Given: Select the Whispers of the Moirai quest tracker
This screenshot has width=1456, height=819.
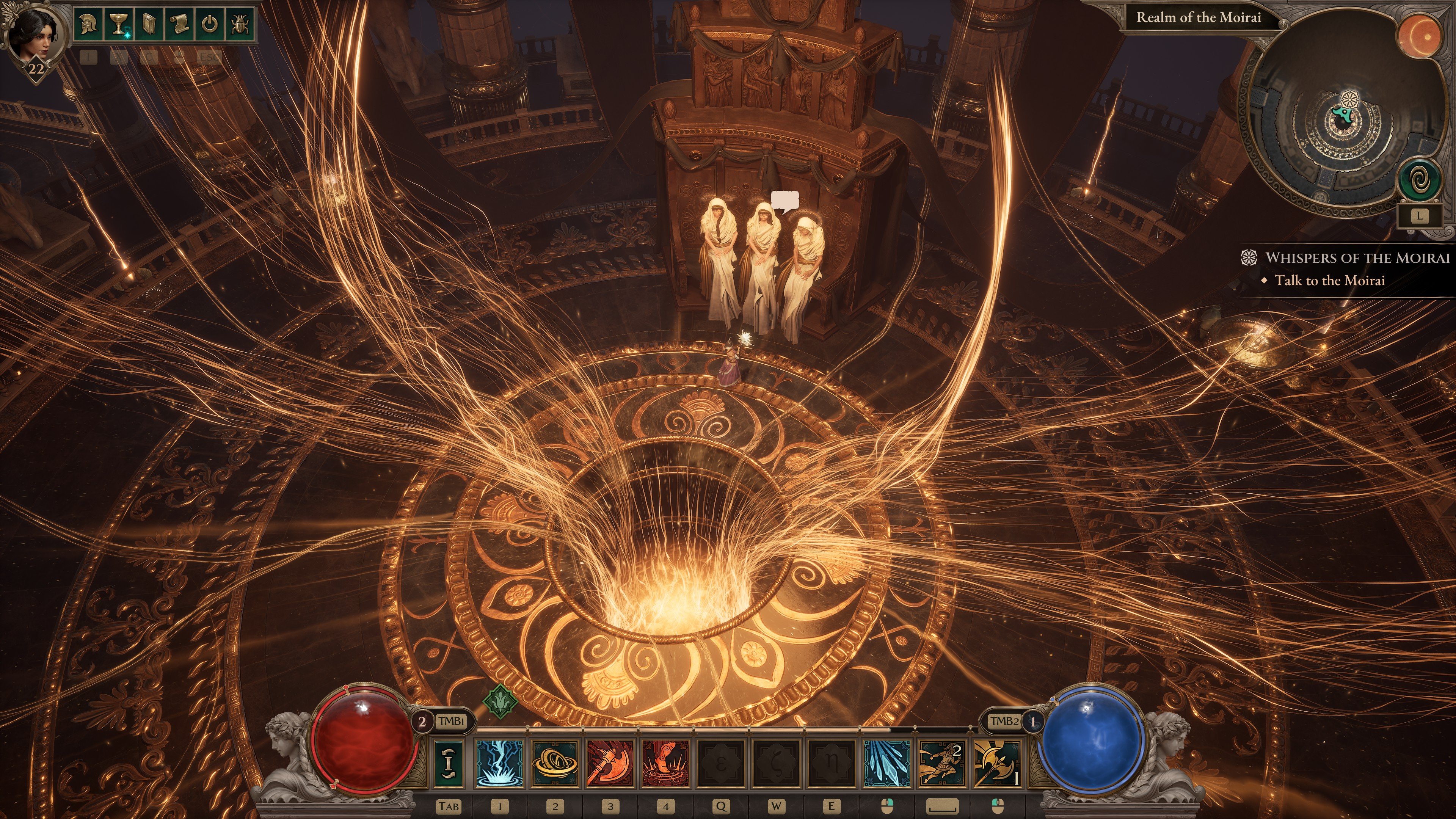Looking at the screenshot, I should 1357,258.
